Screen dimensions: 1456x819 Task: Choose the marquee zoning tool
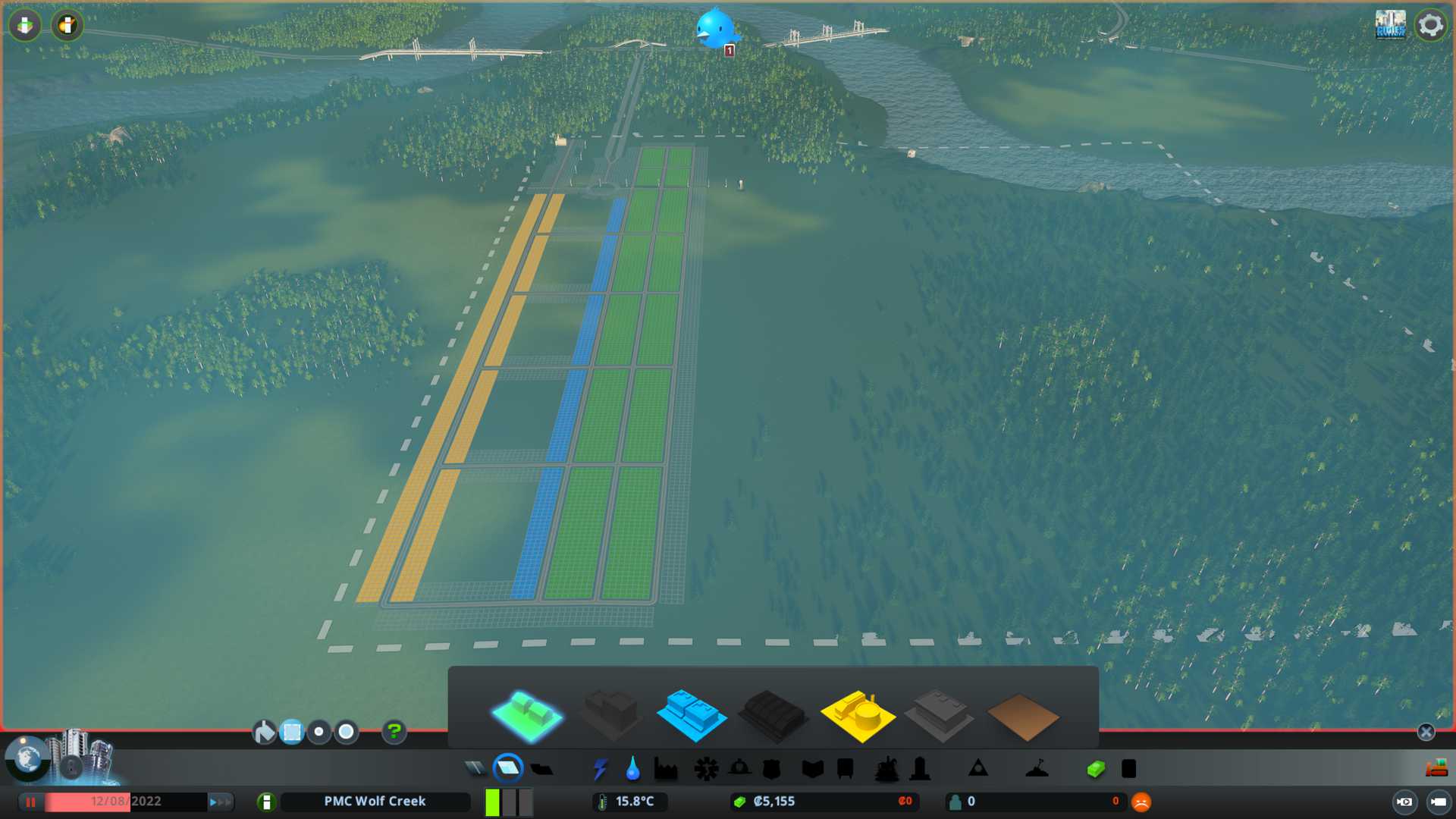(292, 732)
